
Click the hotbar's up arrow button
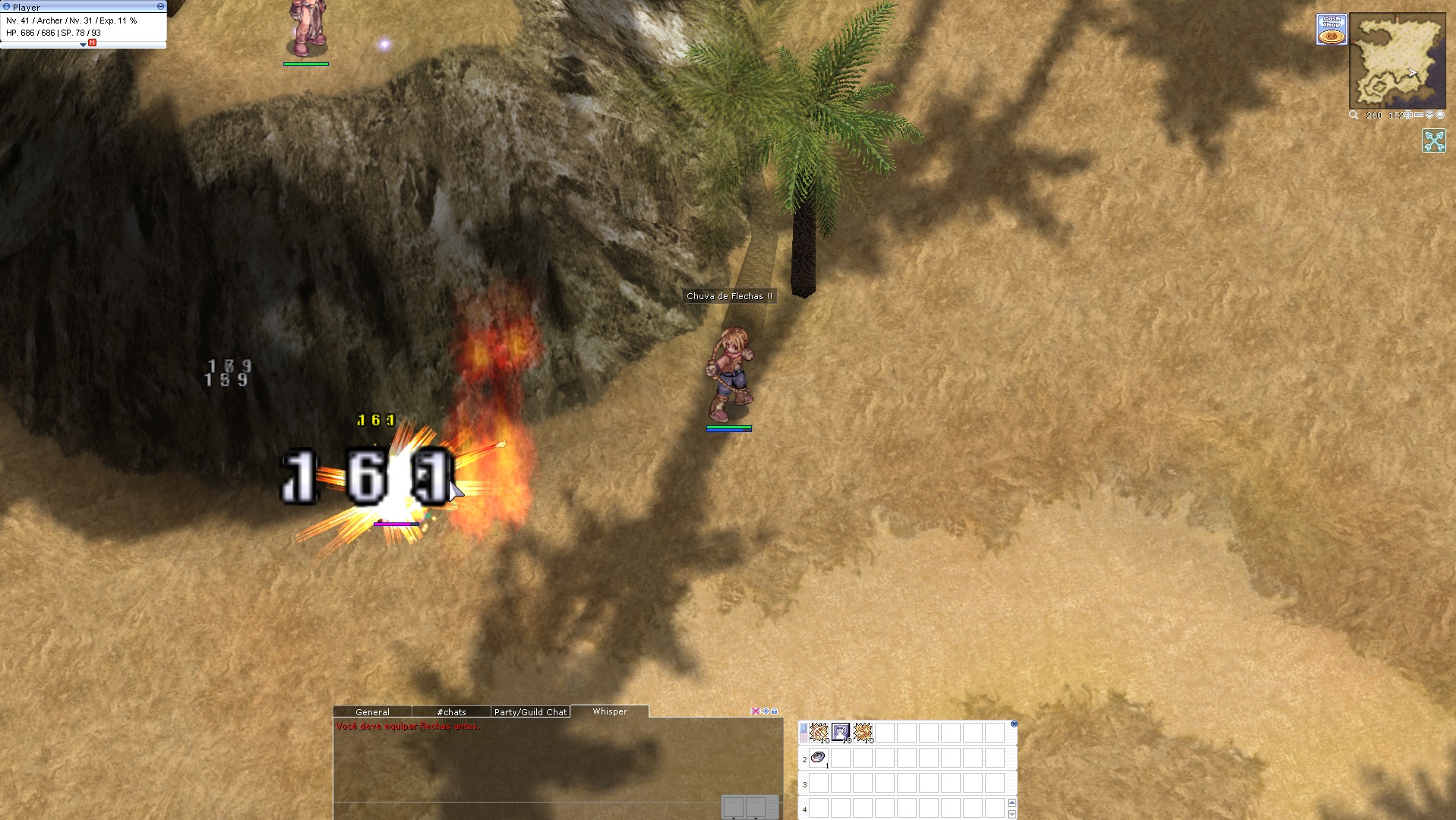1012,803
